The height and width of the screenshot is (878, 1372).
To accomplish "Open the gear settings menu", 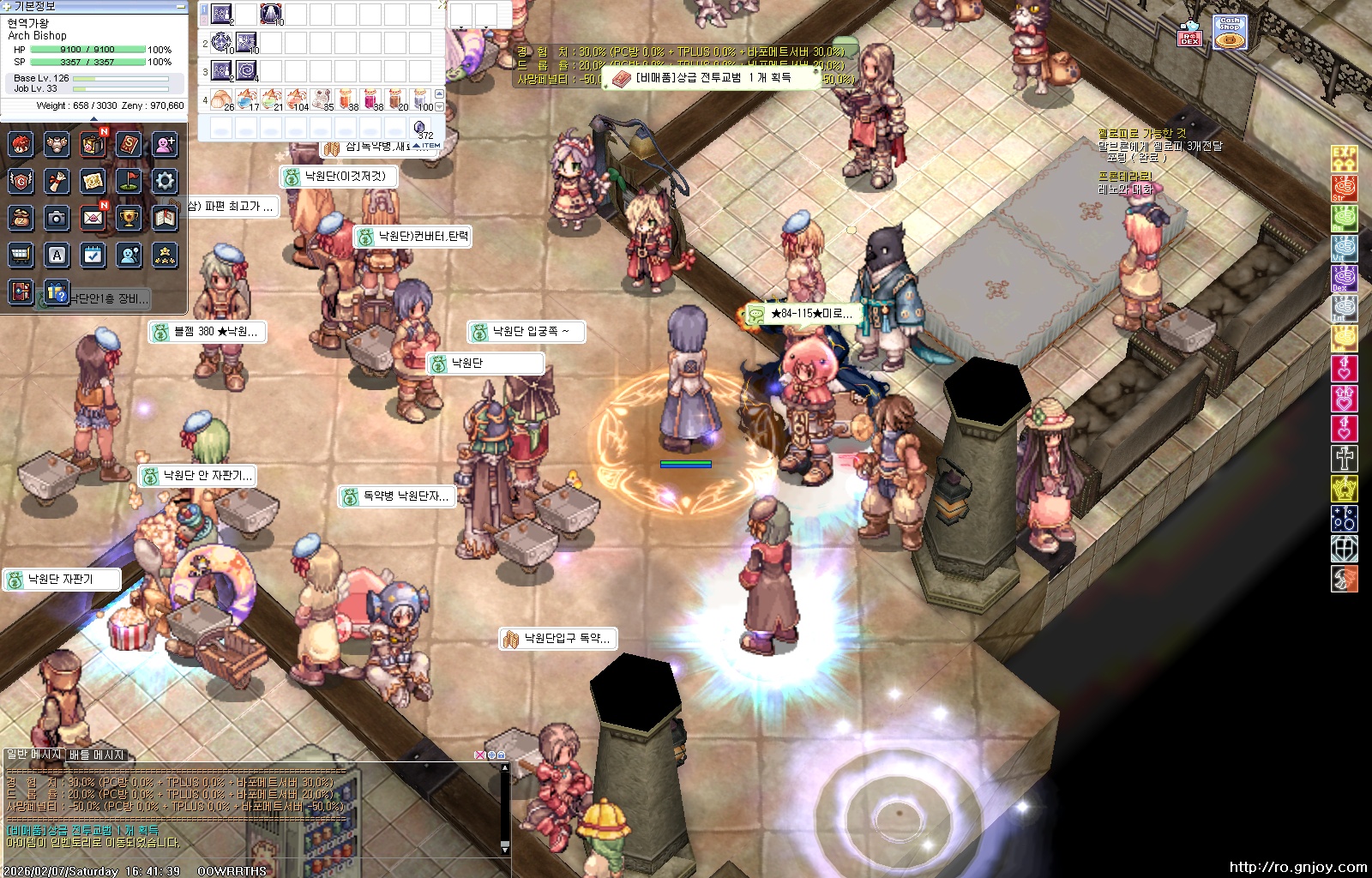I will (x=165, y=181).
